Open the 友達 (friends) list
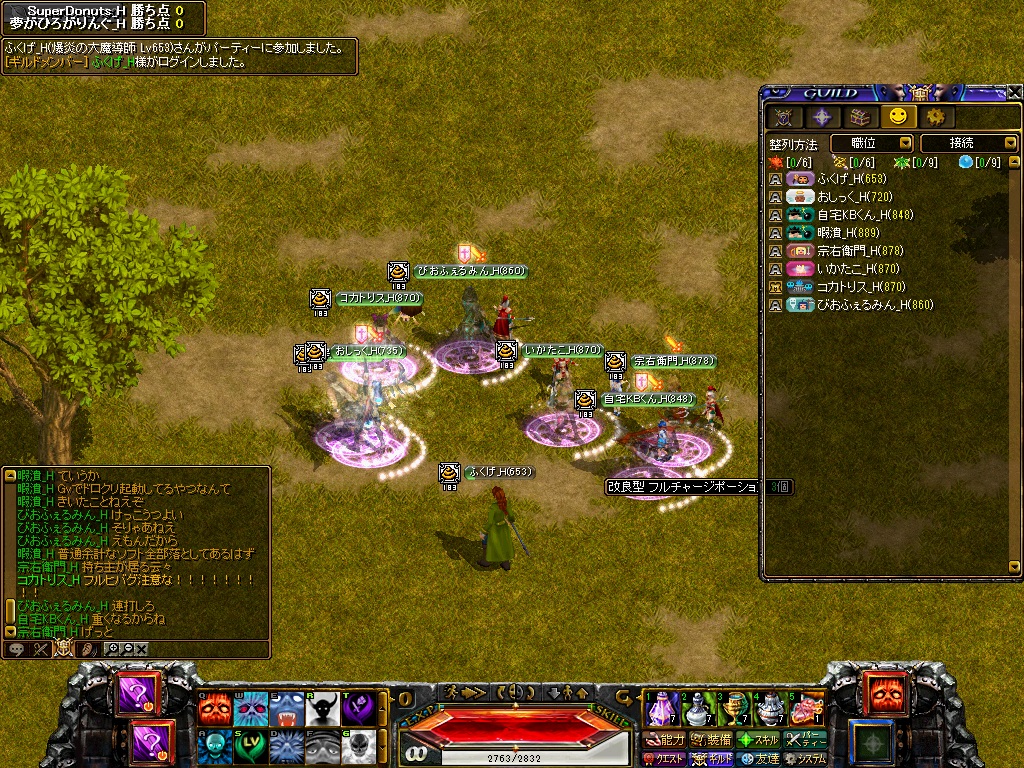 coord(759,759)
